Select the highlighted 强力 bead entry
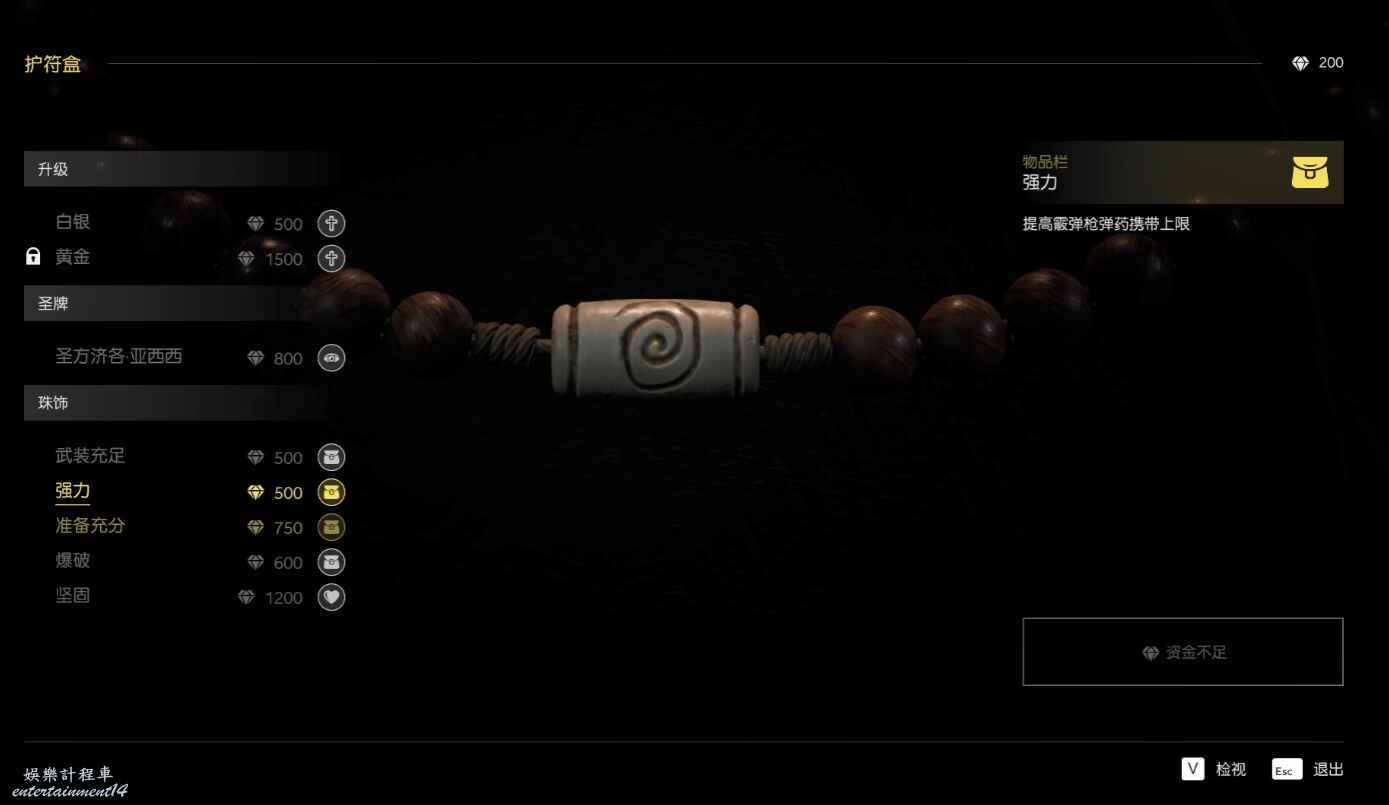The image size is (1389, 805). [x=73, y=491]
